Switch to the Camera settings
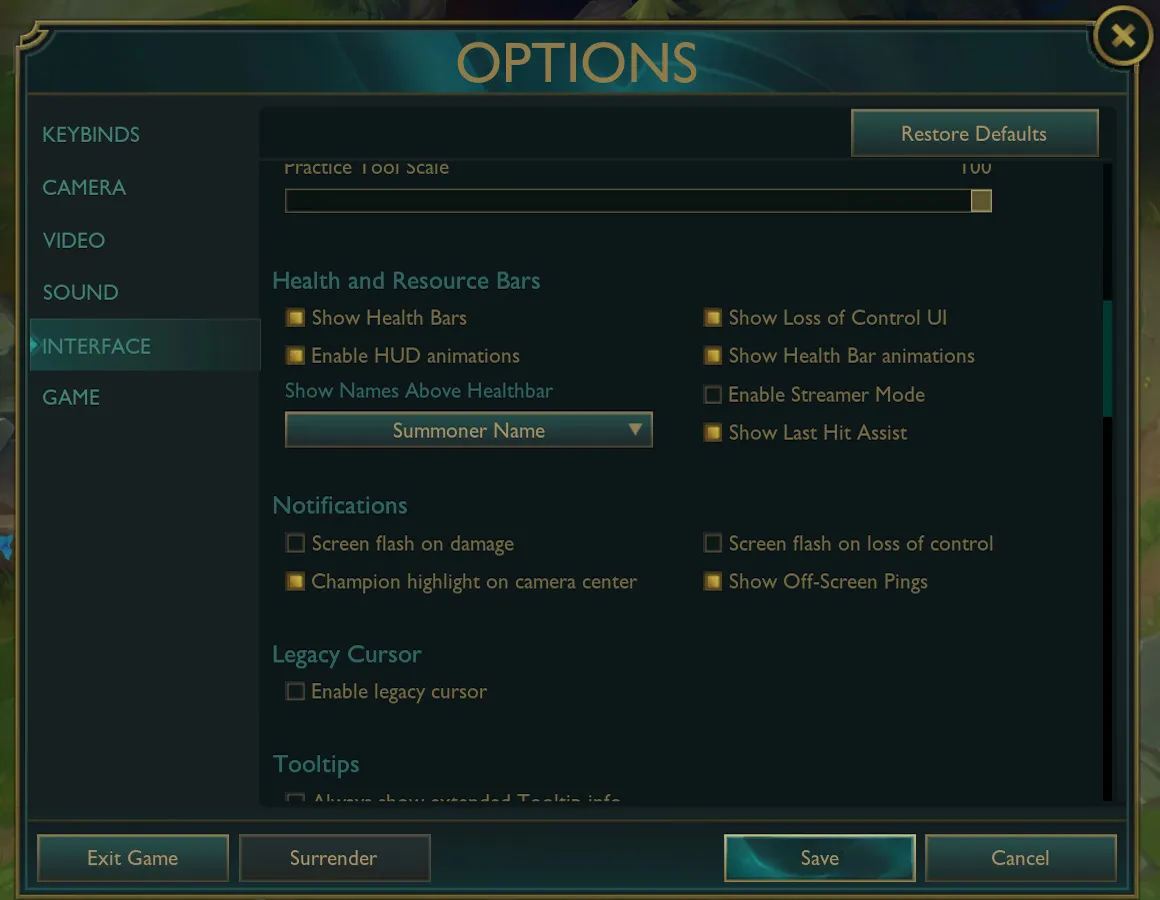This screenshot has width=1160, height=900. [84, 188]
